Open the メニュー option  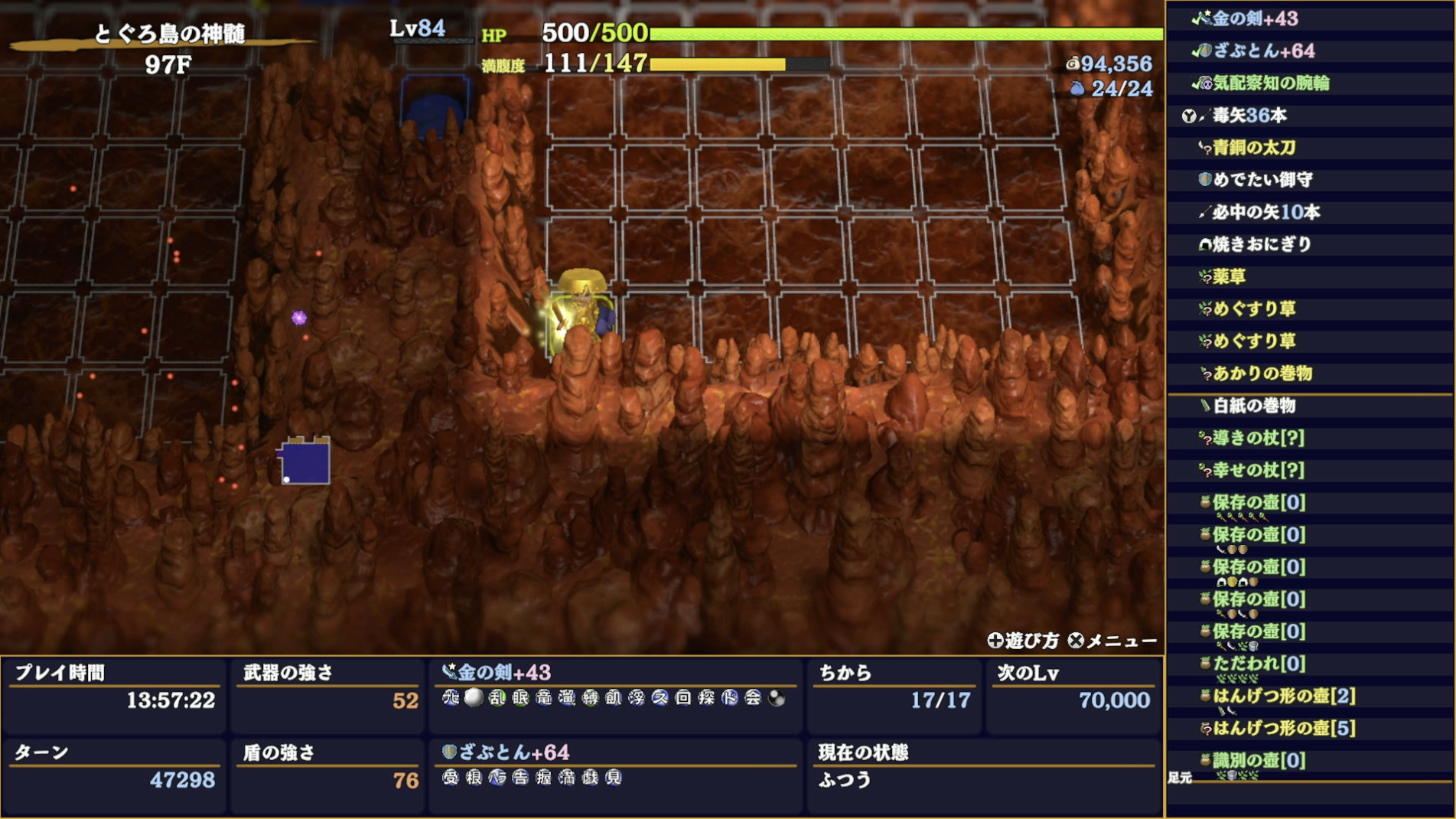1113,641
